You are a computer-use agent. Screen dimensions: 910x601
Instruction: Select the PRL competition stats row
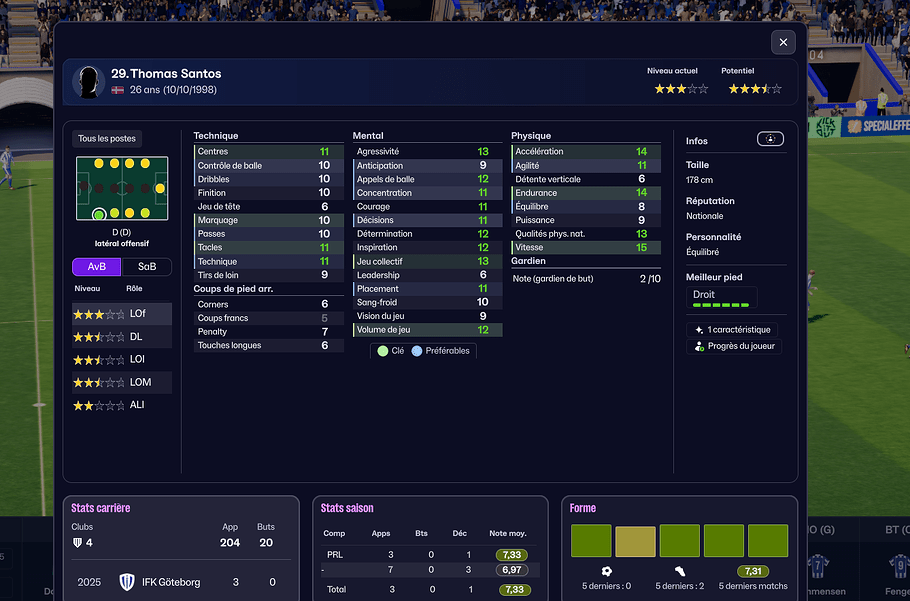[x=430, y=554]
